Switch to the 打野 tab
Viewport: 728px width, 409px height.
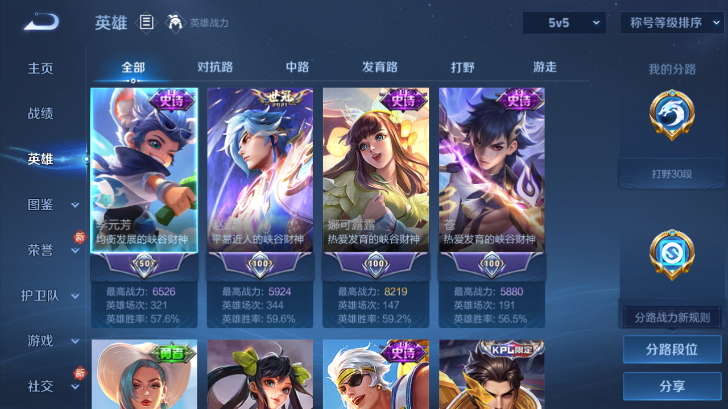462,67
